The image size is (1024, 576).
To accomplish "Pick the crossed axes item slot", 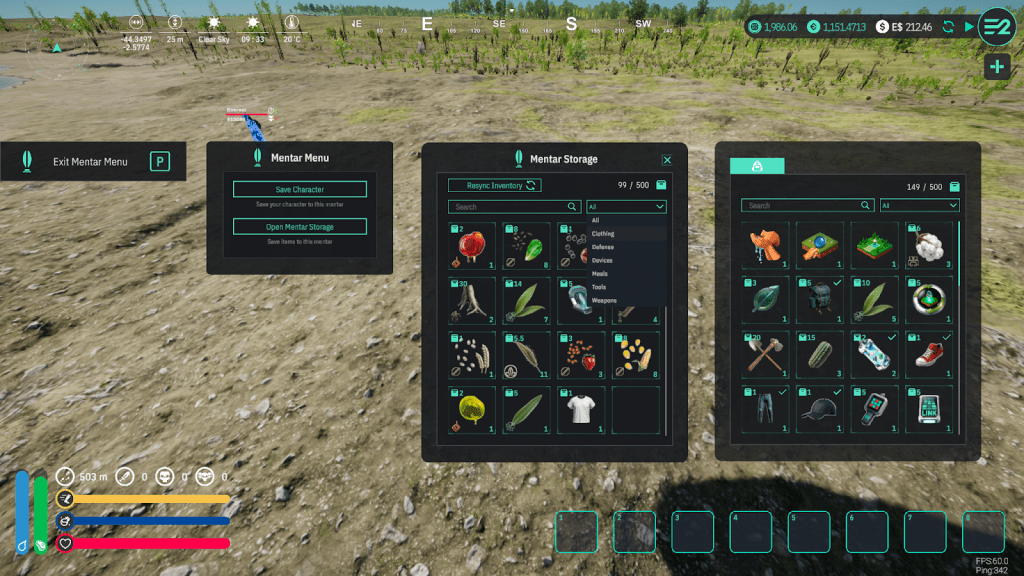I will click(x=765, y=354).
